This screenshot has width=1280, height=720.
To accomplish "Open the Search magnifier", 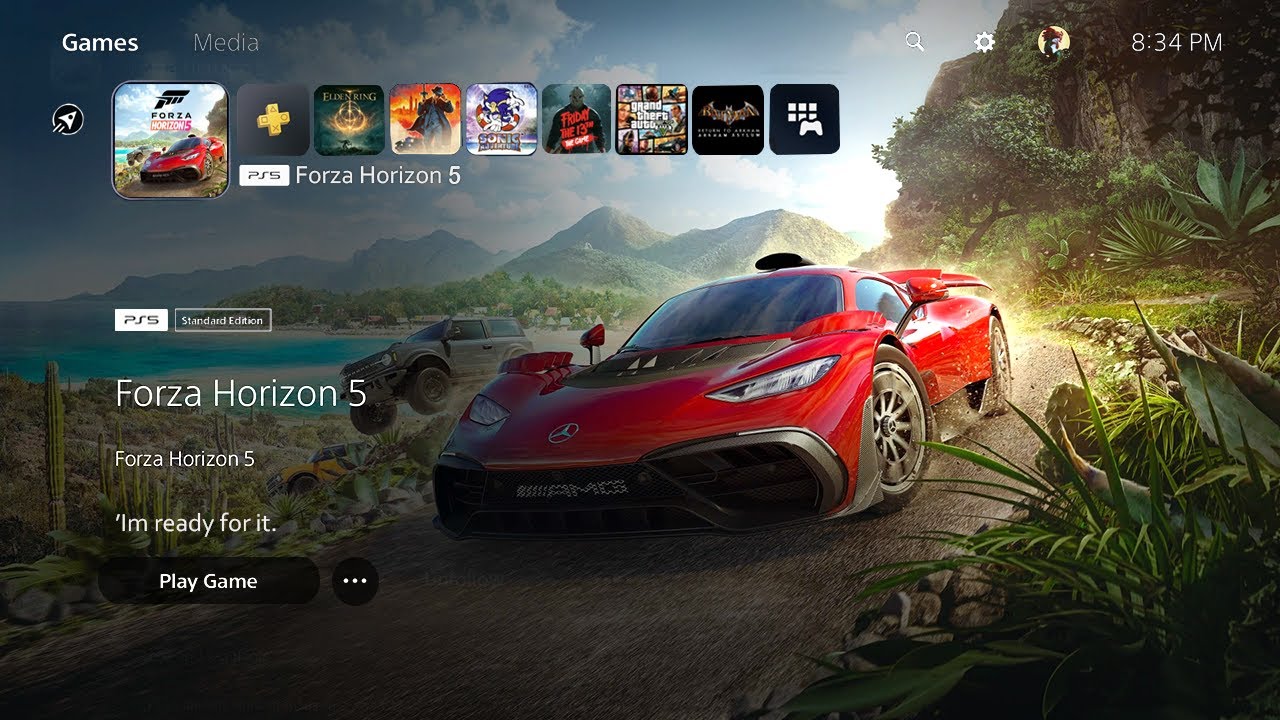I will [914, 42].
